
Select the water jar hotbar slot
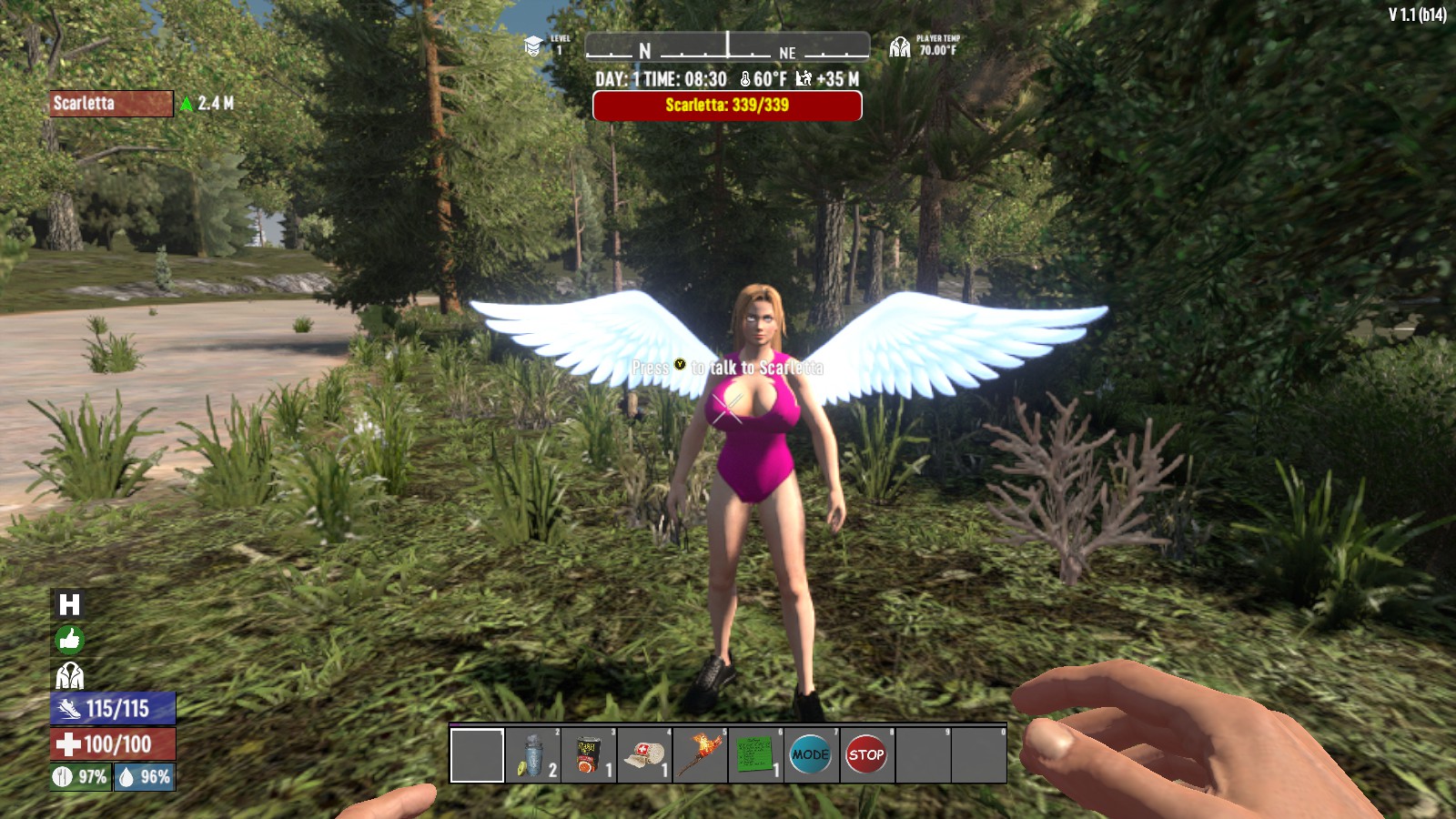(x=532, y=755)
